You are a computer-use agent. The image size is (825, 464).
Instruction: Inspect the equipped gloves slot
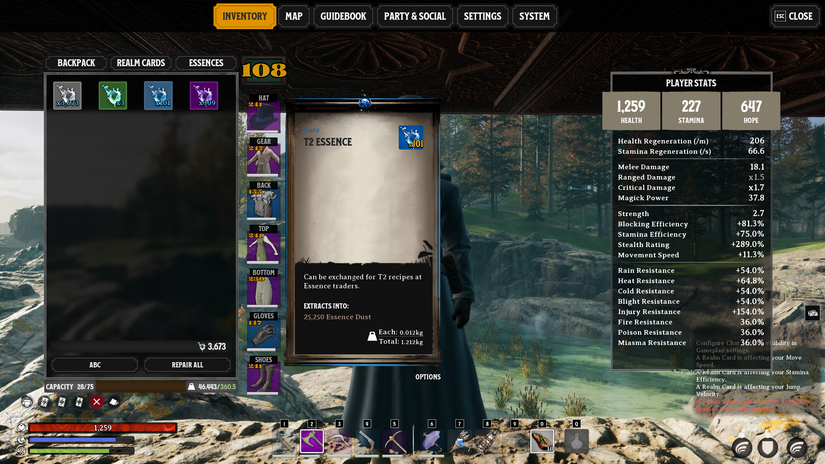(264, 333)
